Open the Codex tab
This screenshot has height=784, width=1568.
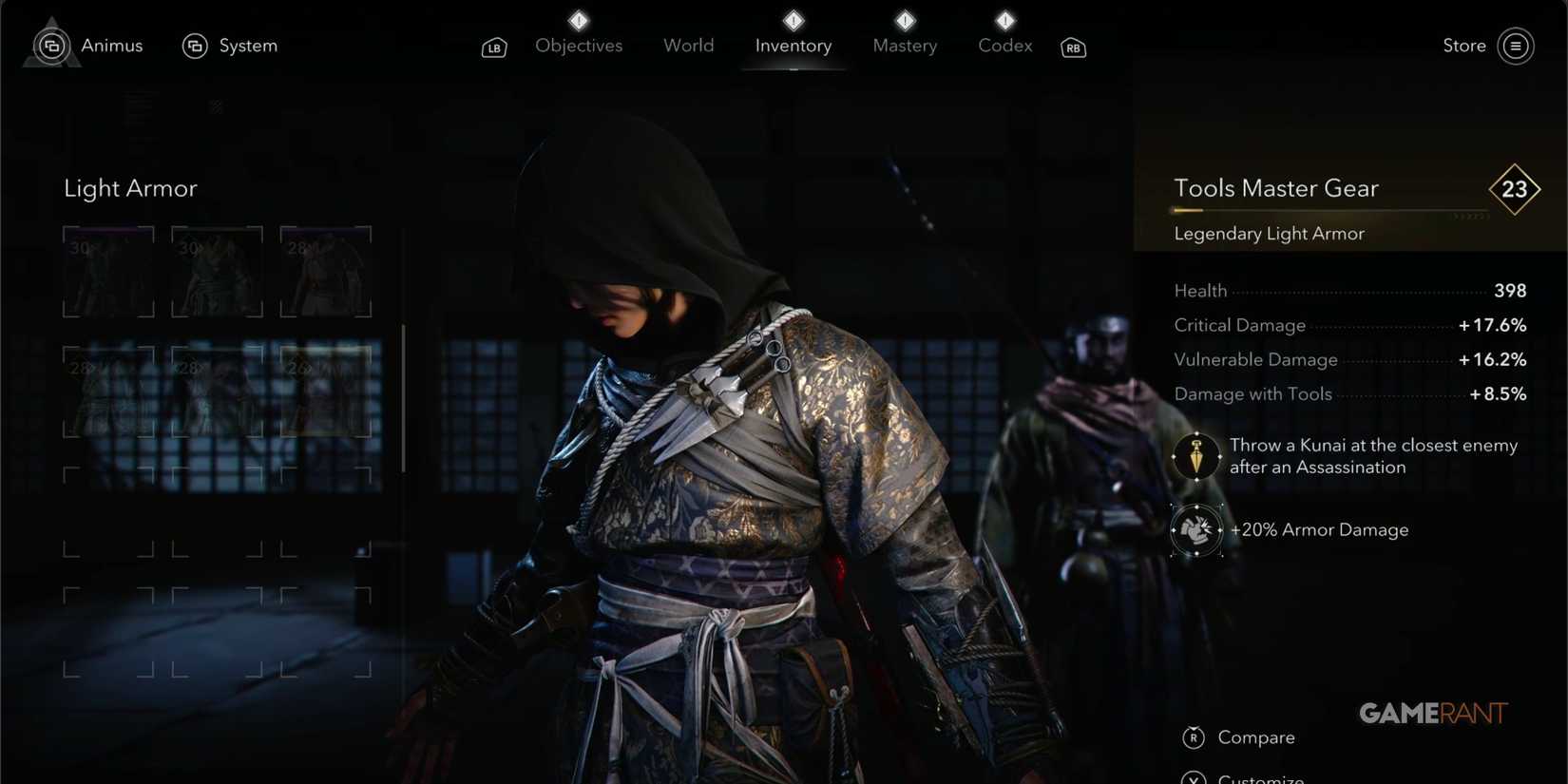[x=1004, y=45]
